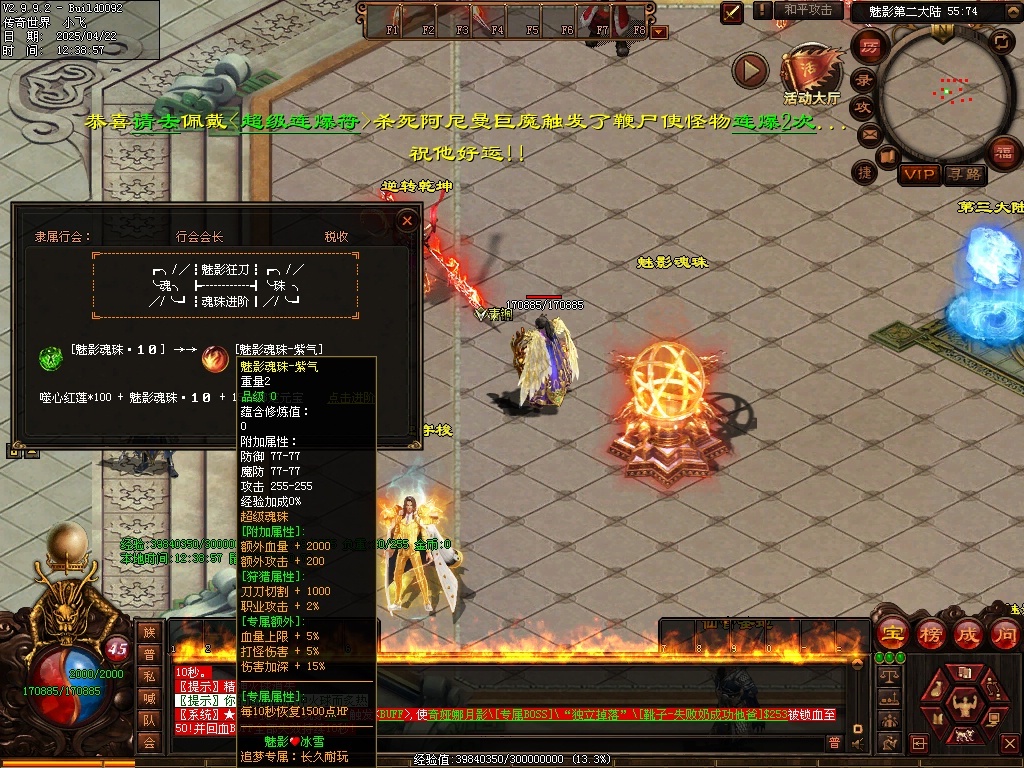
Task: Switch chat to 队 team channel
Action: (149, 720)
